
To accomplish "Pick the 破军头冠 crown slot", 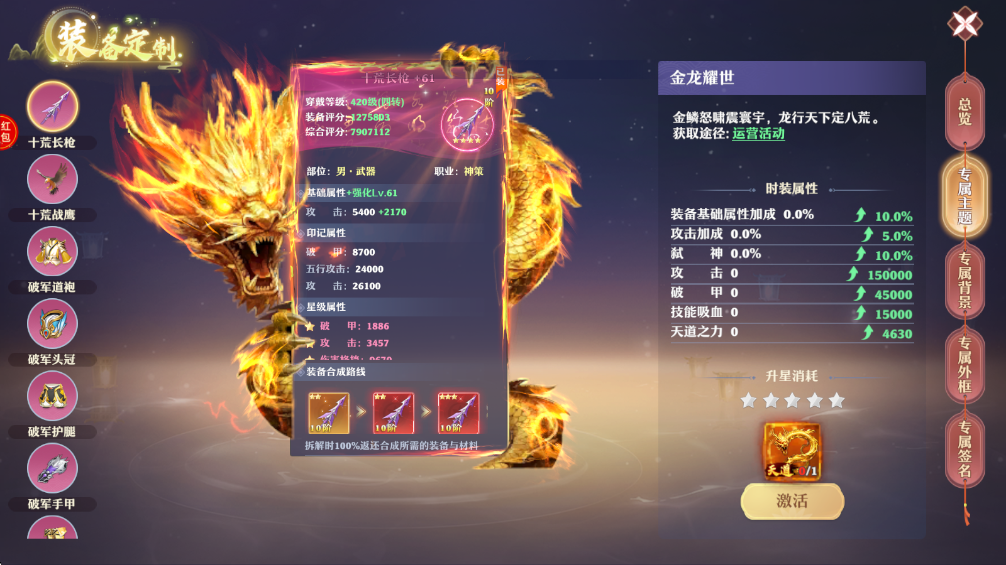I will pyautogui.click(x=52, y=324).
